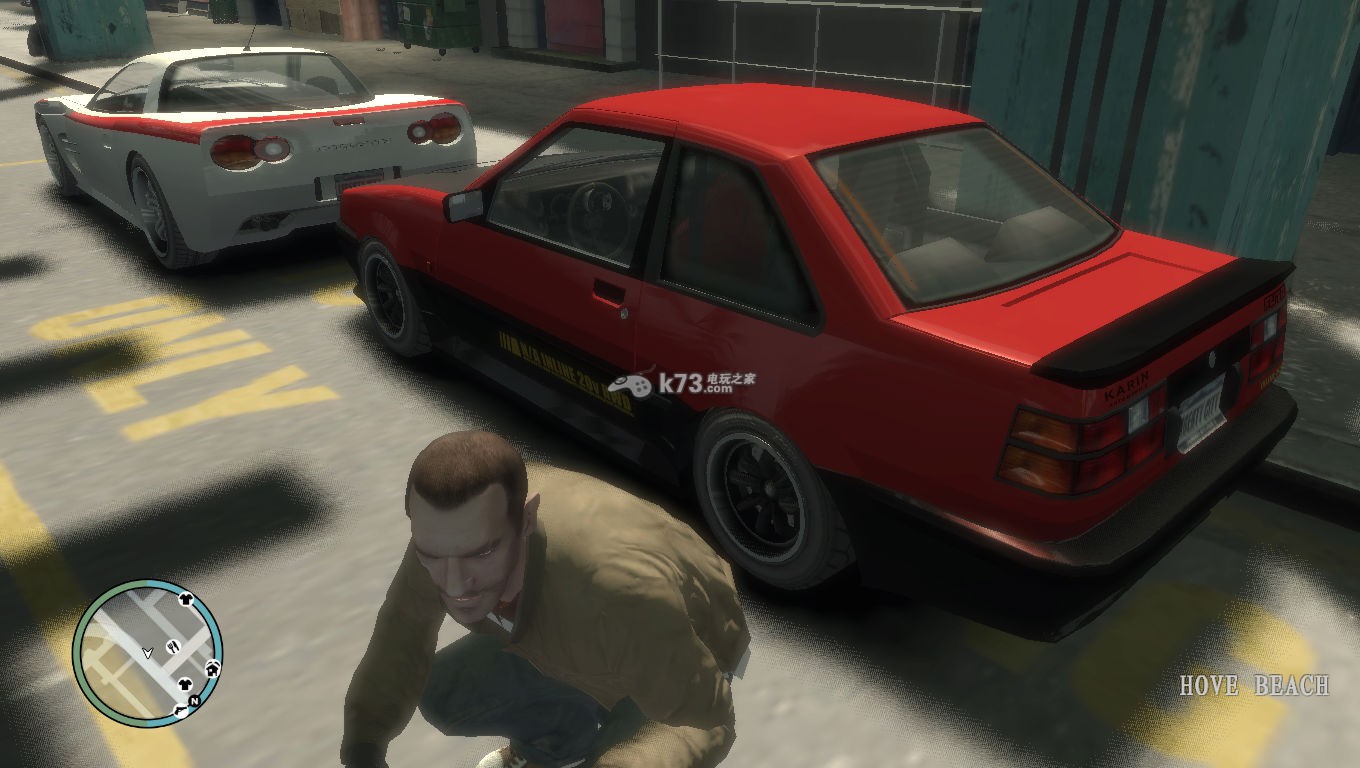Select the restaurant fork-and-knife blip
This screenshot has width=1360, height=768.
click(172, 646)
